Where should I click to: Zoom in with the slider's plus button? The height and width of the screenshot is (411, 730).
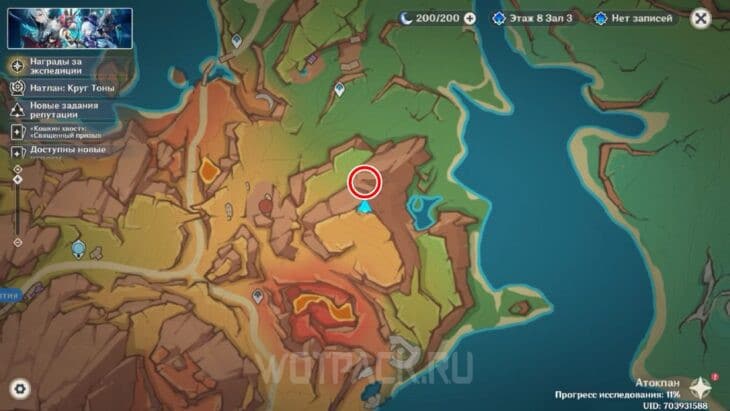click(17, 170)
